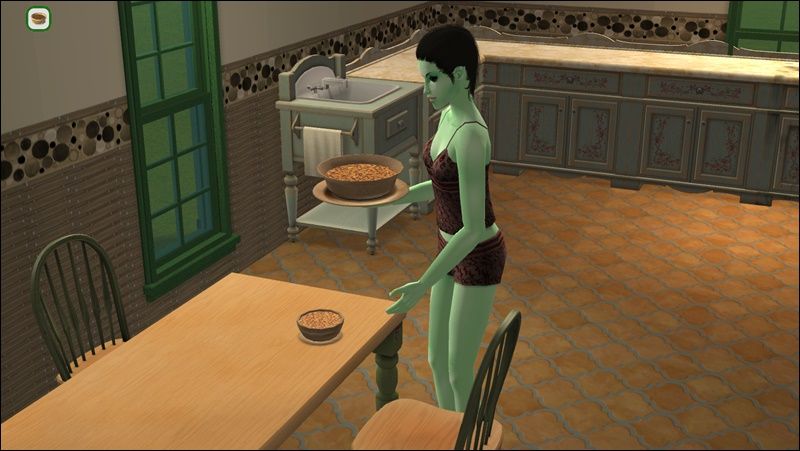
Task: Cancel the queued food bowl action icon
Action: point(38,19)
